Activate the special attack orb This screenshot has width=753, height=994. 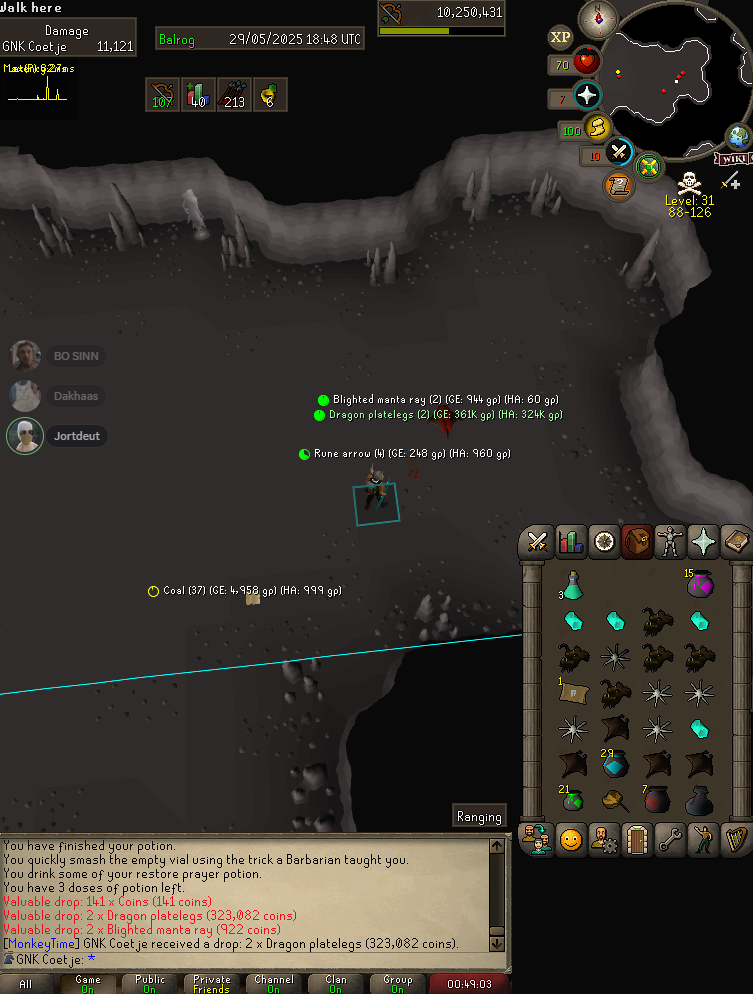point(619,152)
